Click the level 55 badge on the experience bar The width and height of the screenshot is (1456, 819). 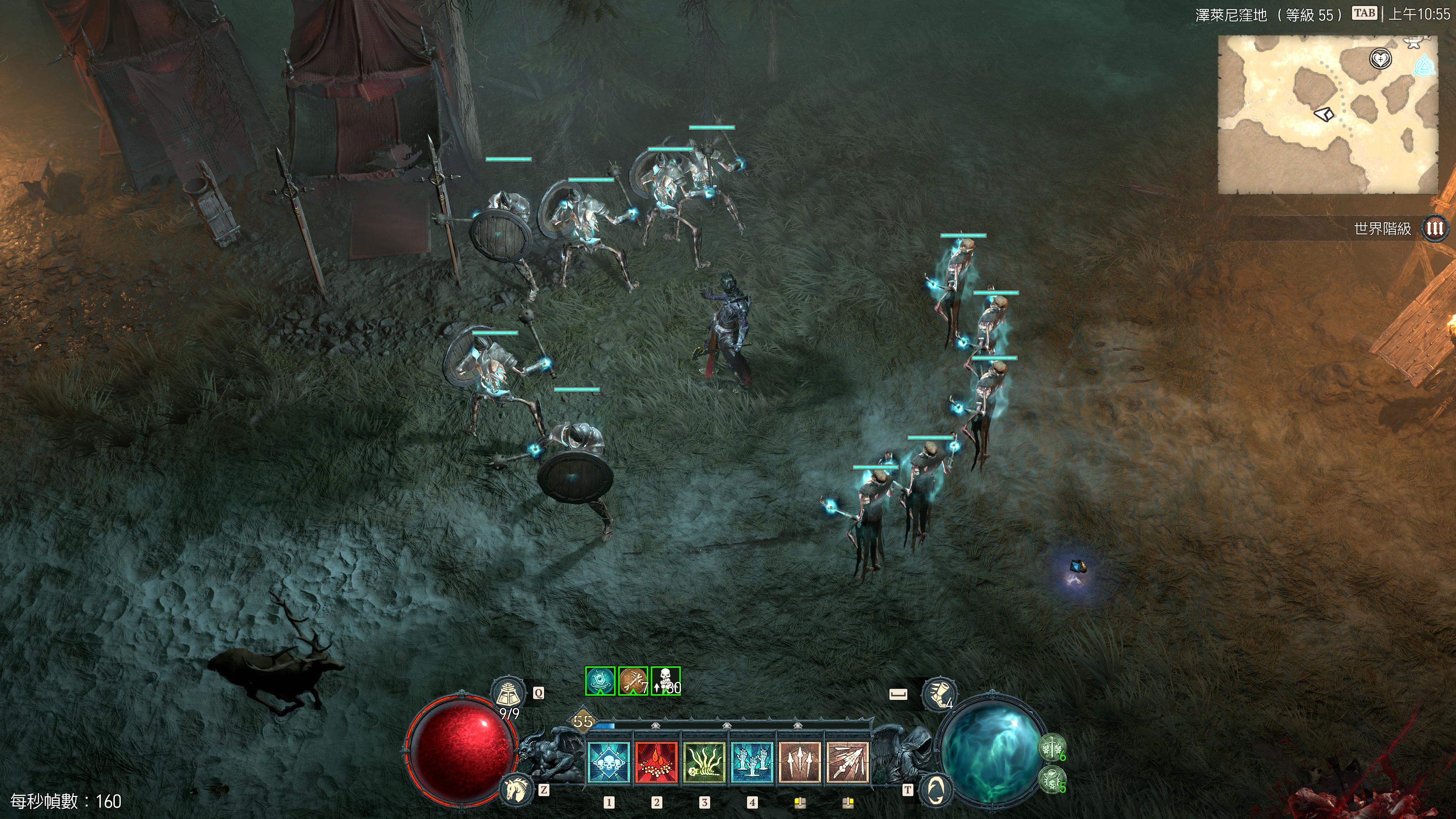coord(582,721)
